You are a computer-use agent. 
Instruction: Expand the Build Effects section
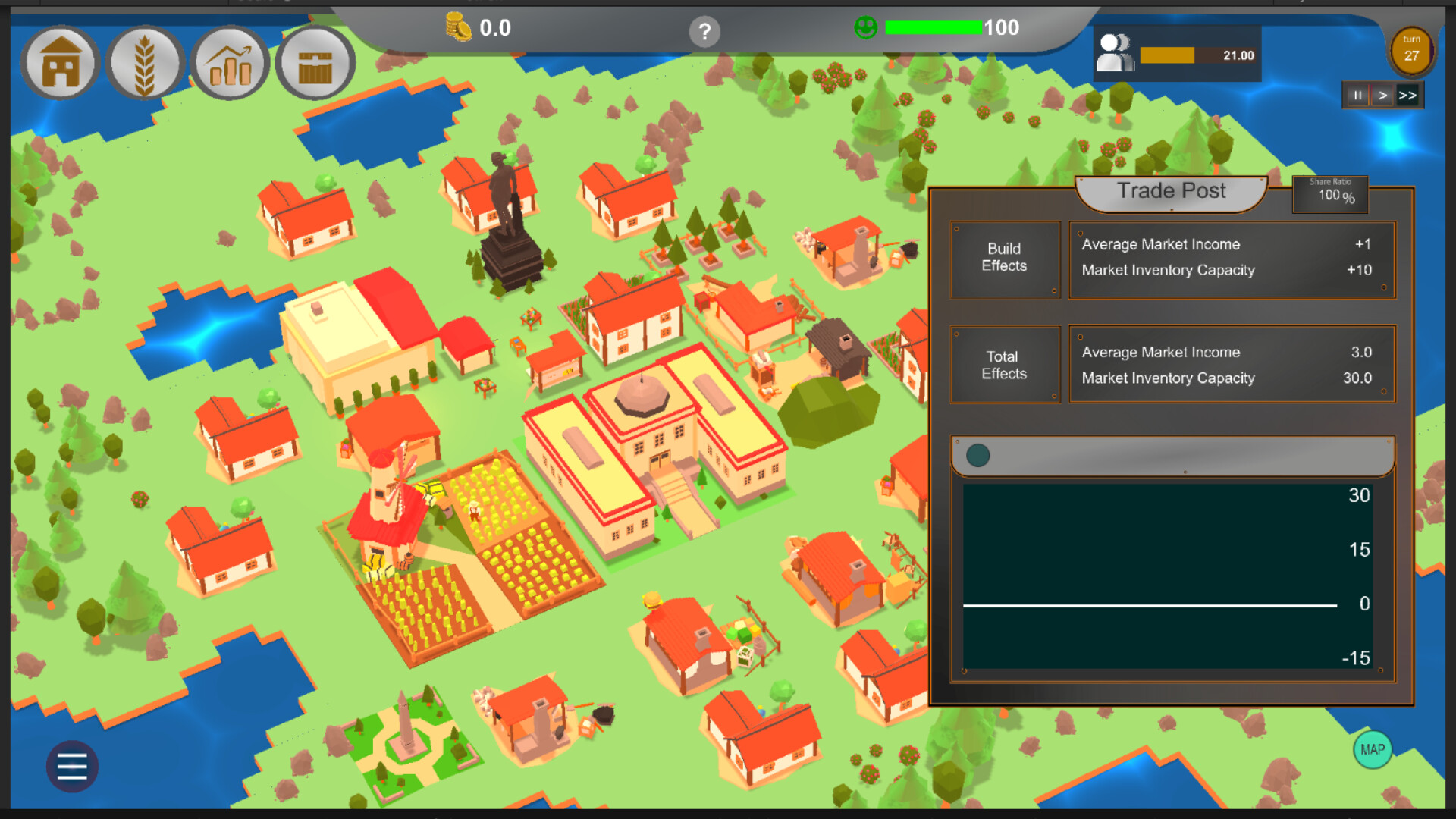click(1005, 259)
